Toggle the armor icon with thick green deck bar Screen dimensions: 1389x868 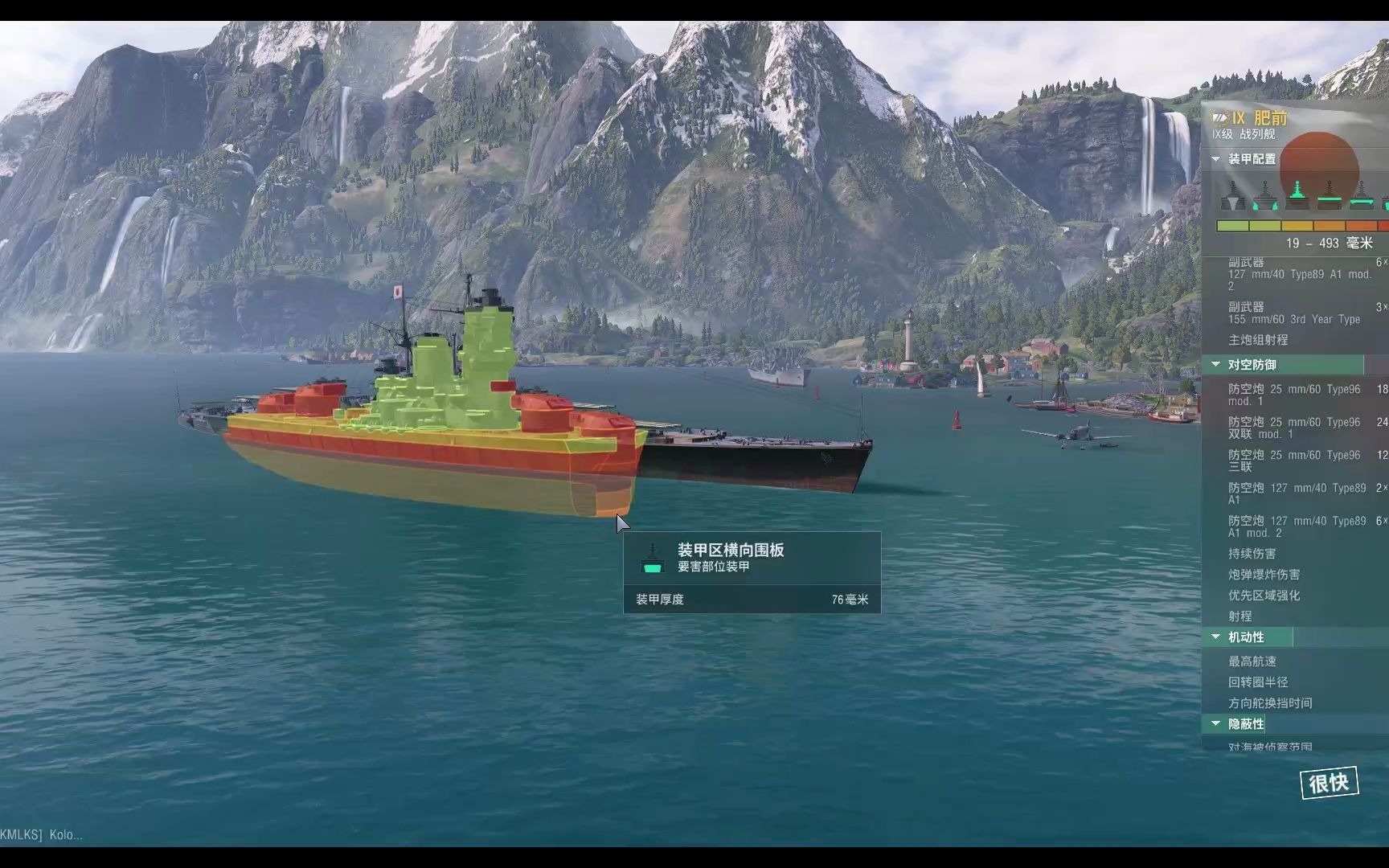[1329, 195]
